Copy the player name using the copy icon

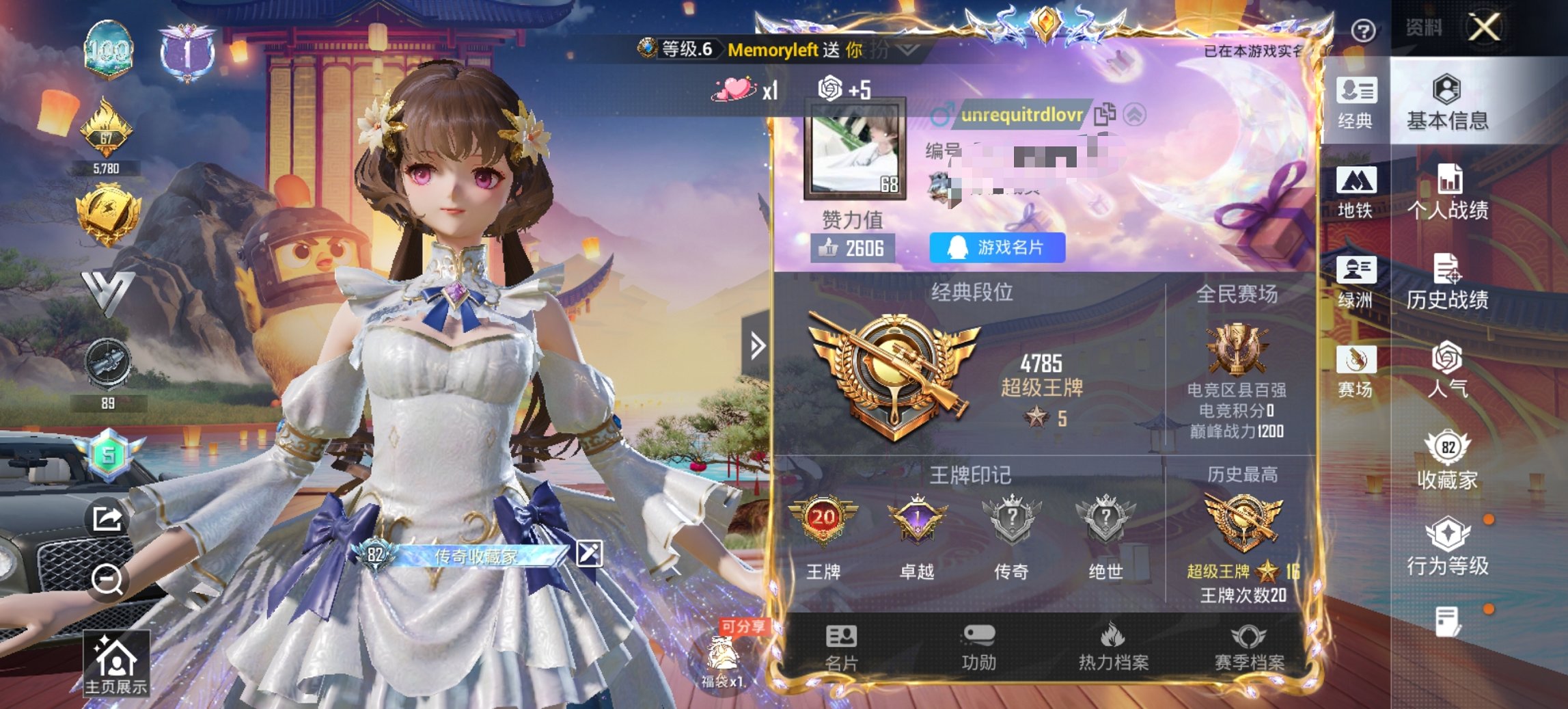tap(1104, 115)
